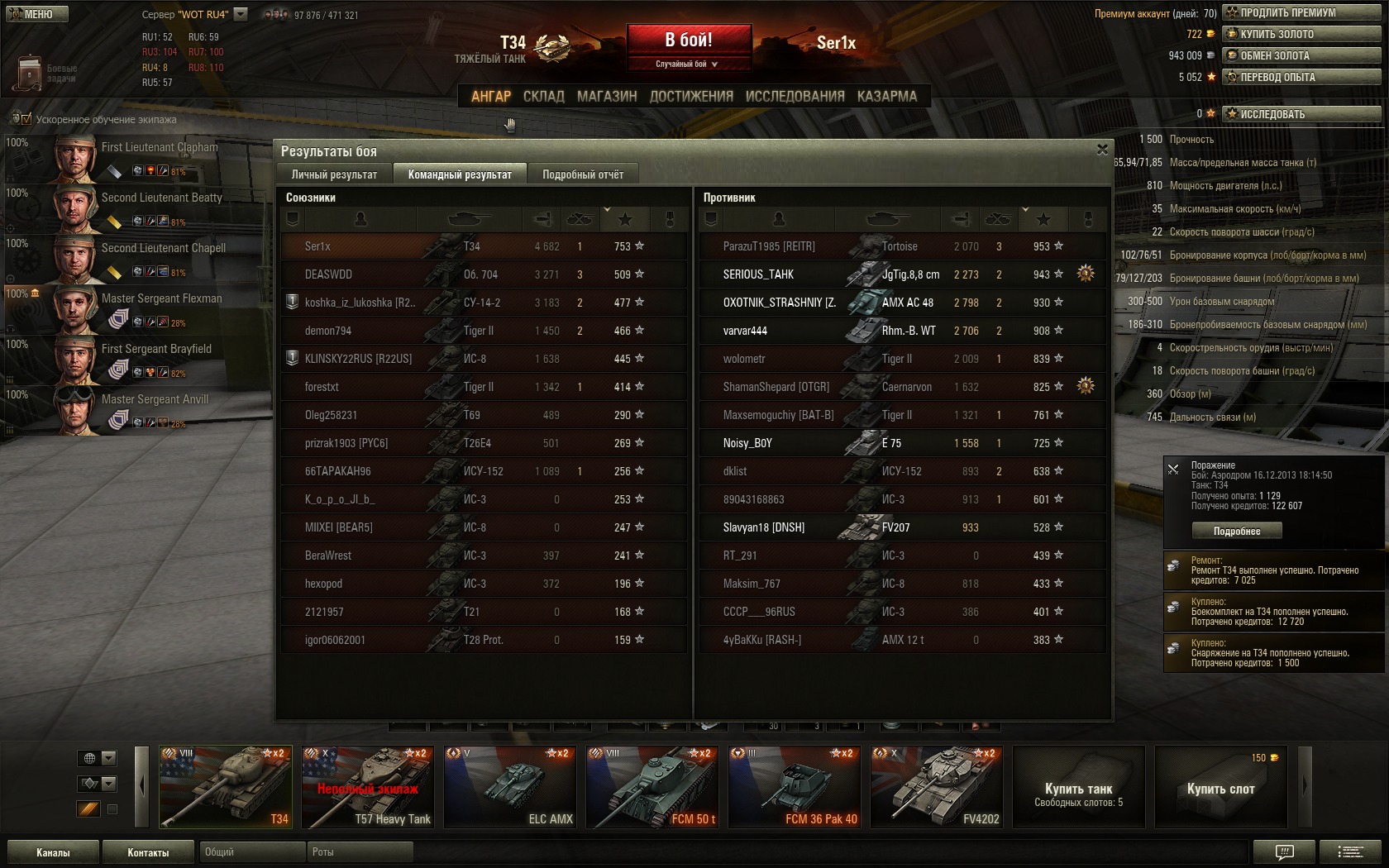Start battle with the red В бой! button
1389x868 pixels.
[x=689, y=41]
